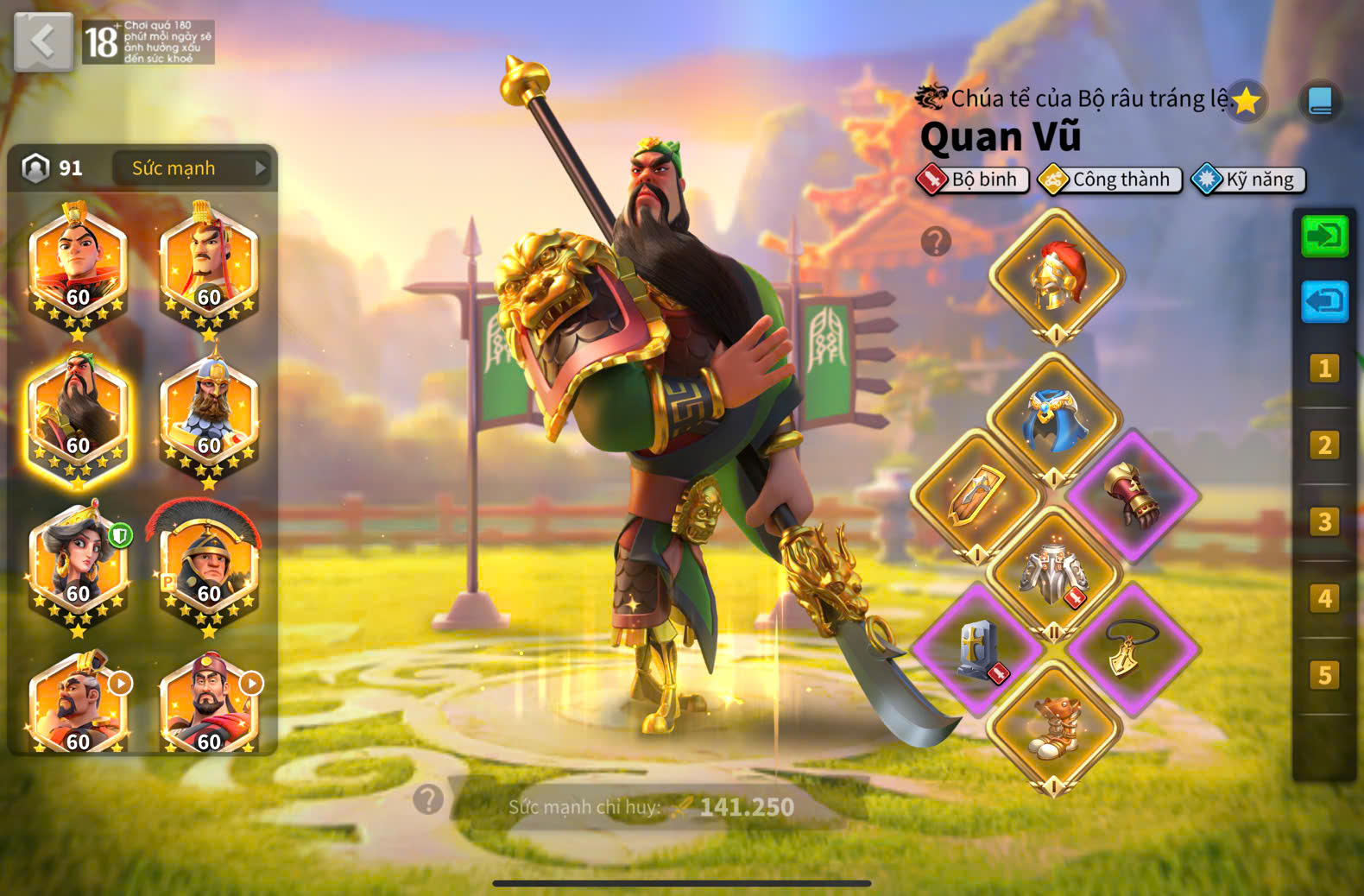
Task: Select the blue cape equipment slot
Action: pos(1054,420)
